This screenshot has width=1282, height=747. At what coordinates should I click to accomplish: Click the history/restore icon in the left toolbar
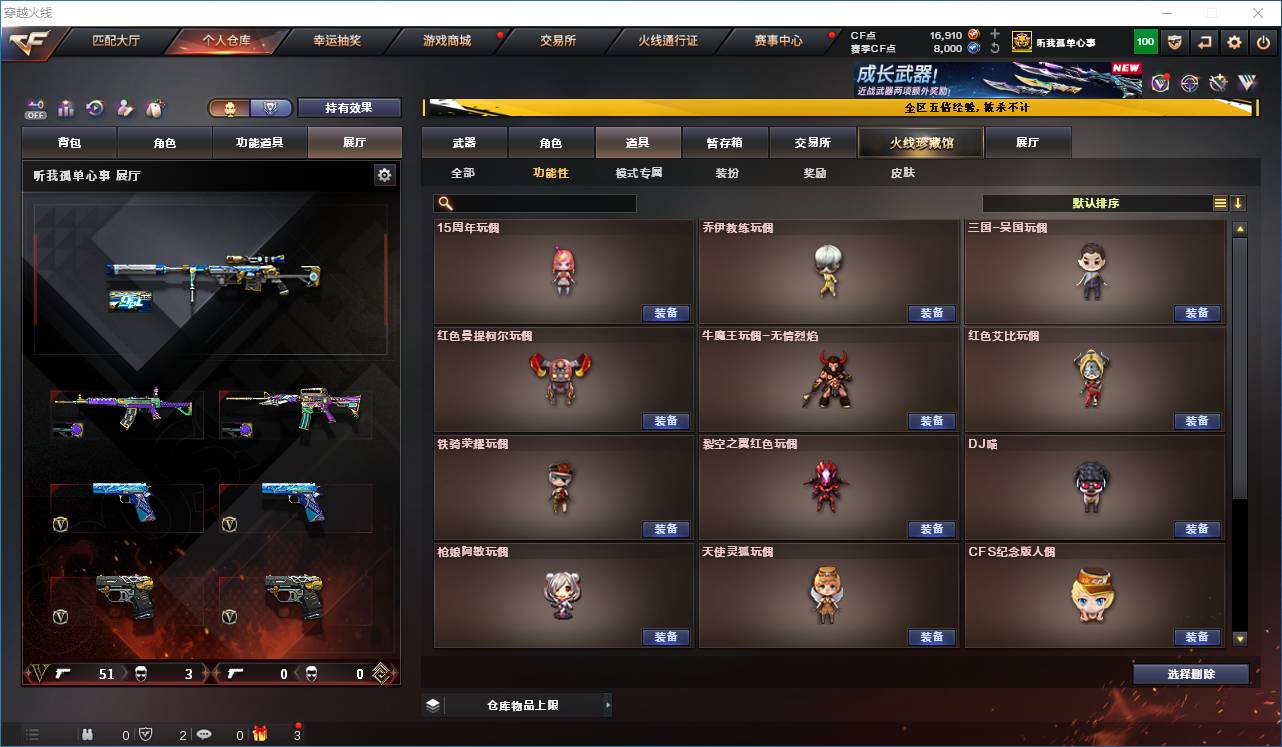pyautogui.click(x=94, y=109)
